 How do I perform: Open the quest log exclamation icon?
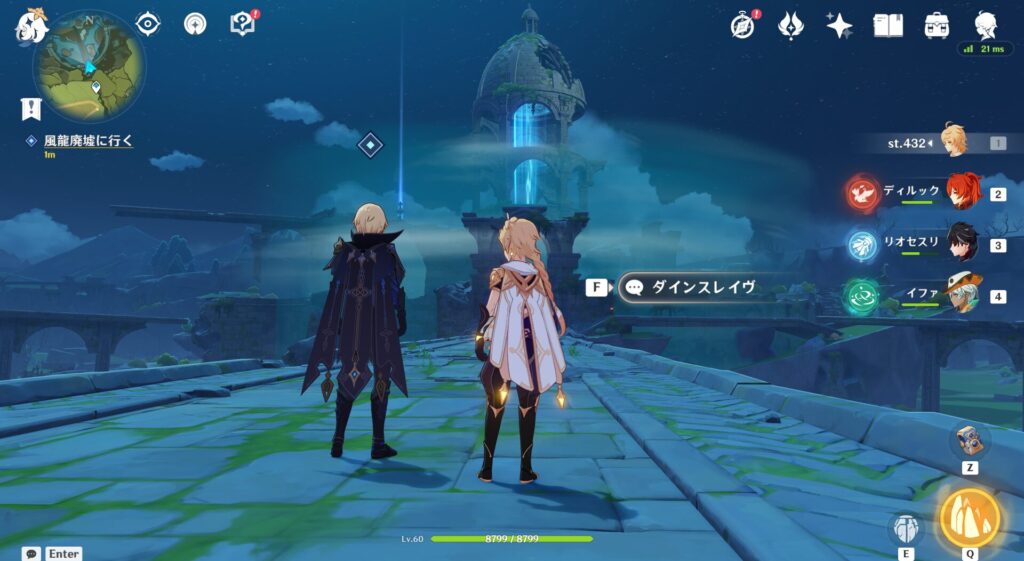tap(31, 109)
